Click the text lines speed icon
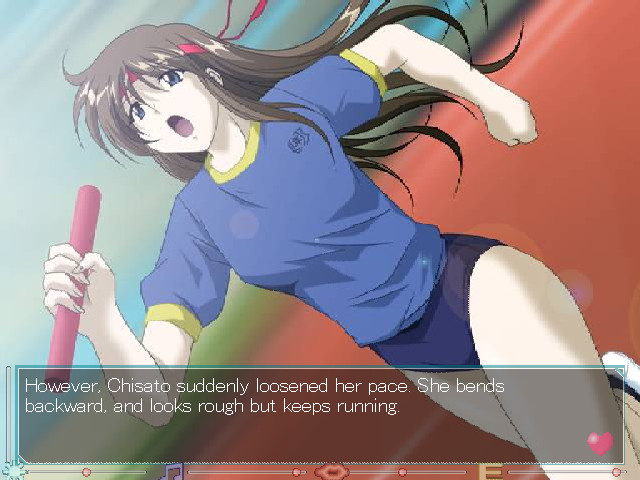Image resolution: width=640 pixels, height=480 pixels. [490, 471]
